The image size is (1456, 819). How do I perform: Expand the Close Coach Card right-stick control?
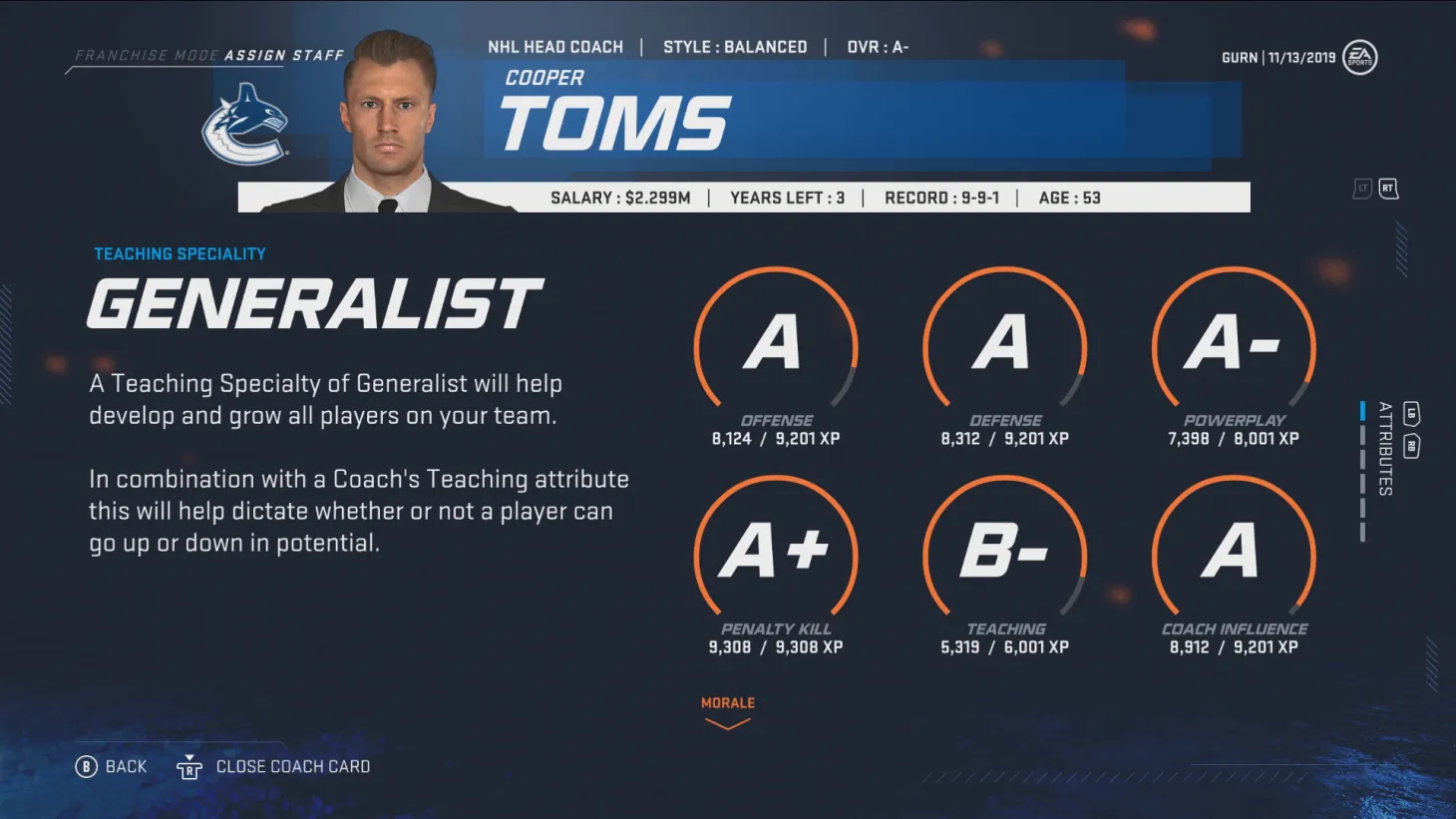click(x=189, y=766)
